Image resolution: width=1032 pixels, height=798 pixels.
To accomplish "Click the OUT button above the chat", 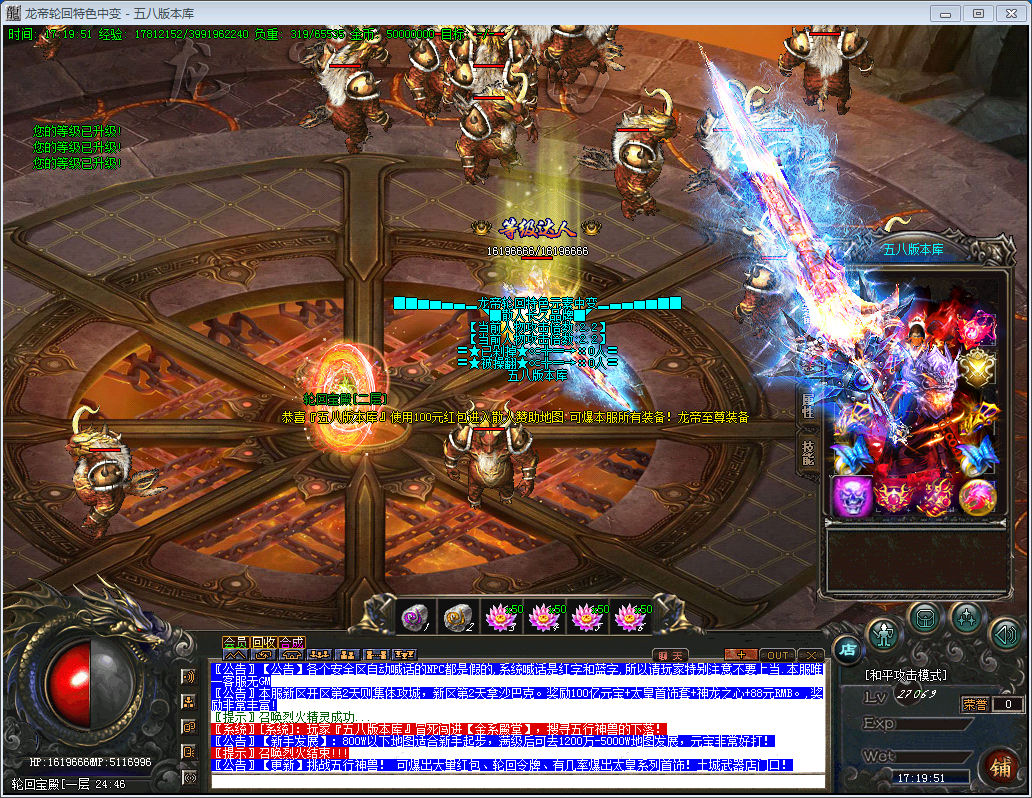I will (x=777, y=655).
